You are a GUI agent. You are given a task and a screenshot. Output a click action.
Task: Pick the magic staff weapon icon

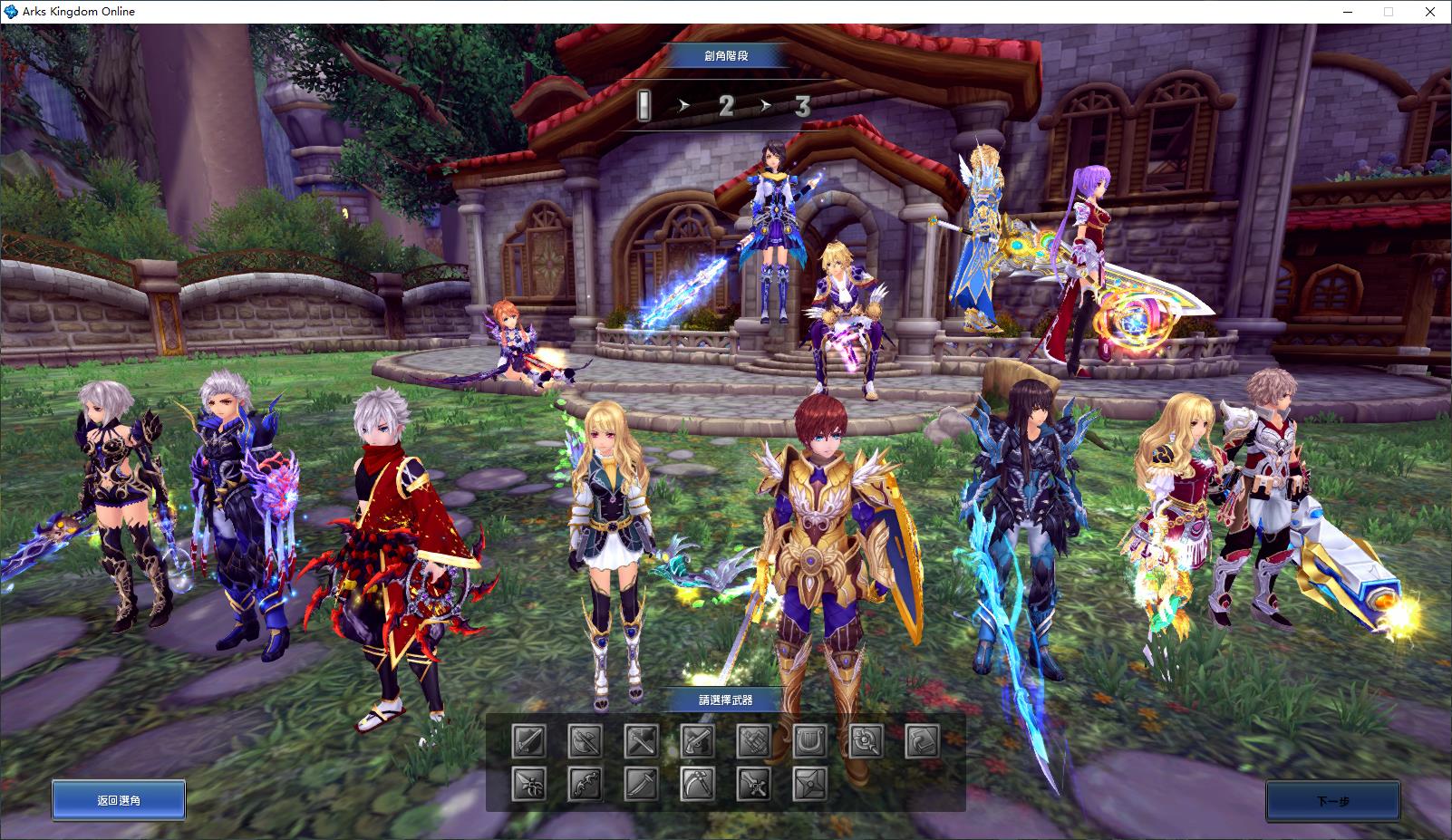866,742
